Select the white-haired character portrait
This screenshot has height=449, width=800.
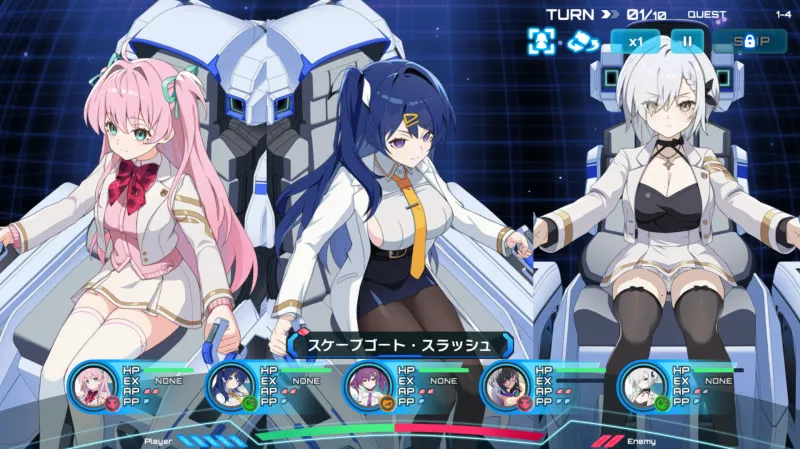[642, 384]
